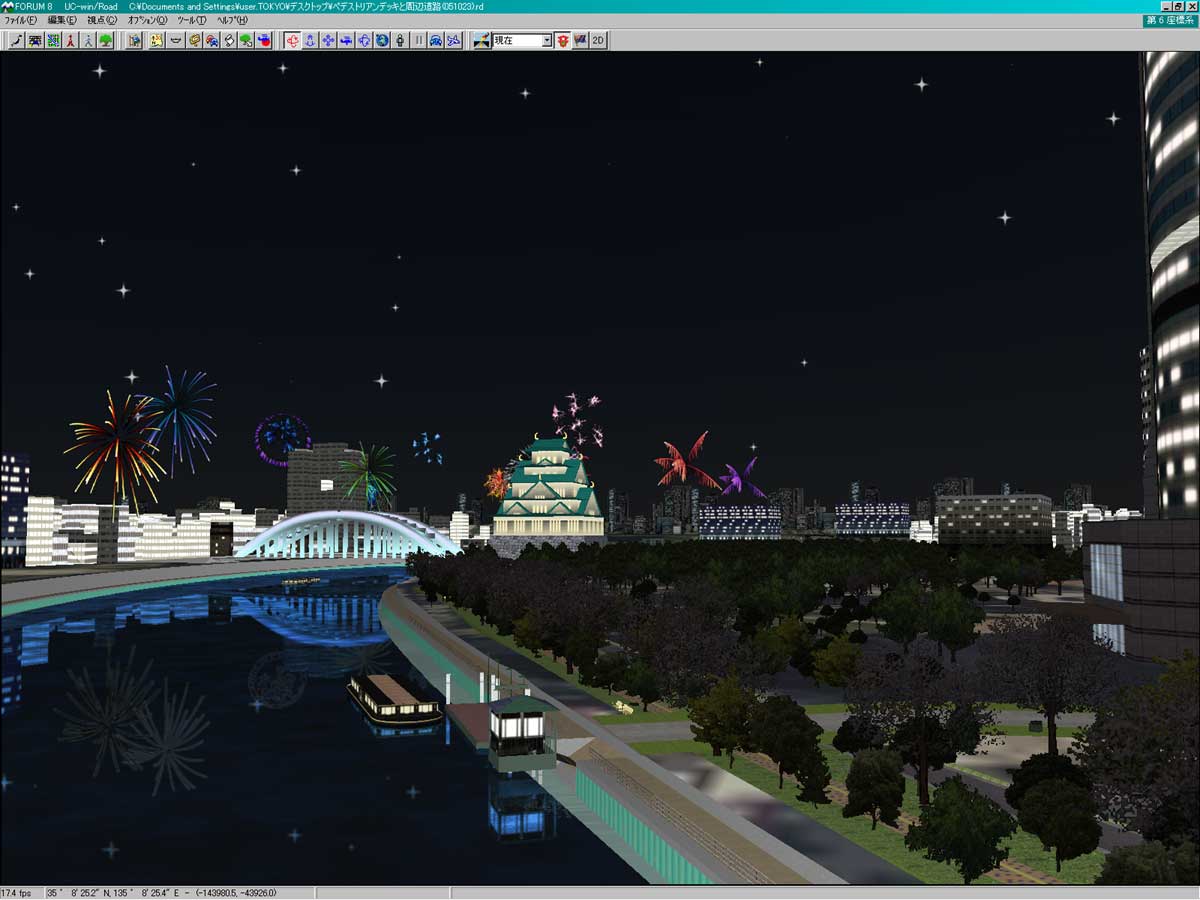Select the green tree toolbar icon
The width and height of the screenshot is (1200, 900).
click(106, 40)
